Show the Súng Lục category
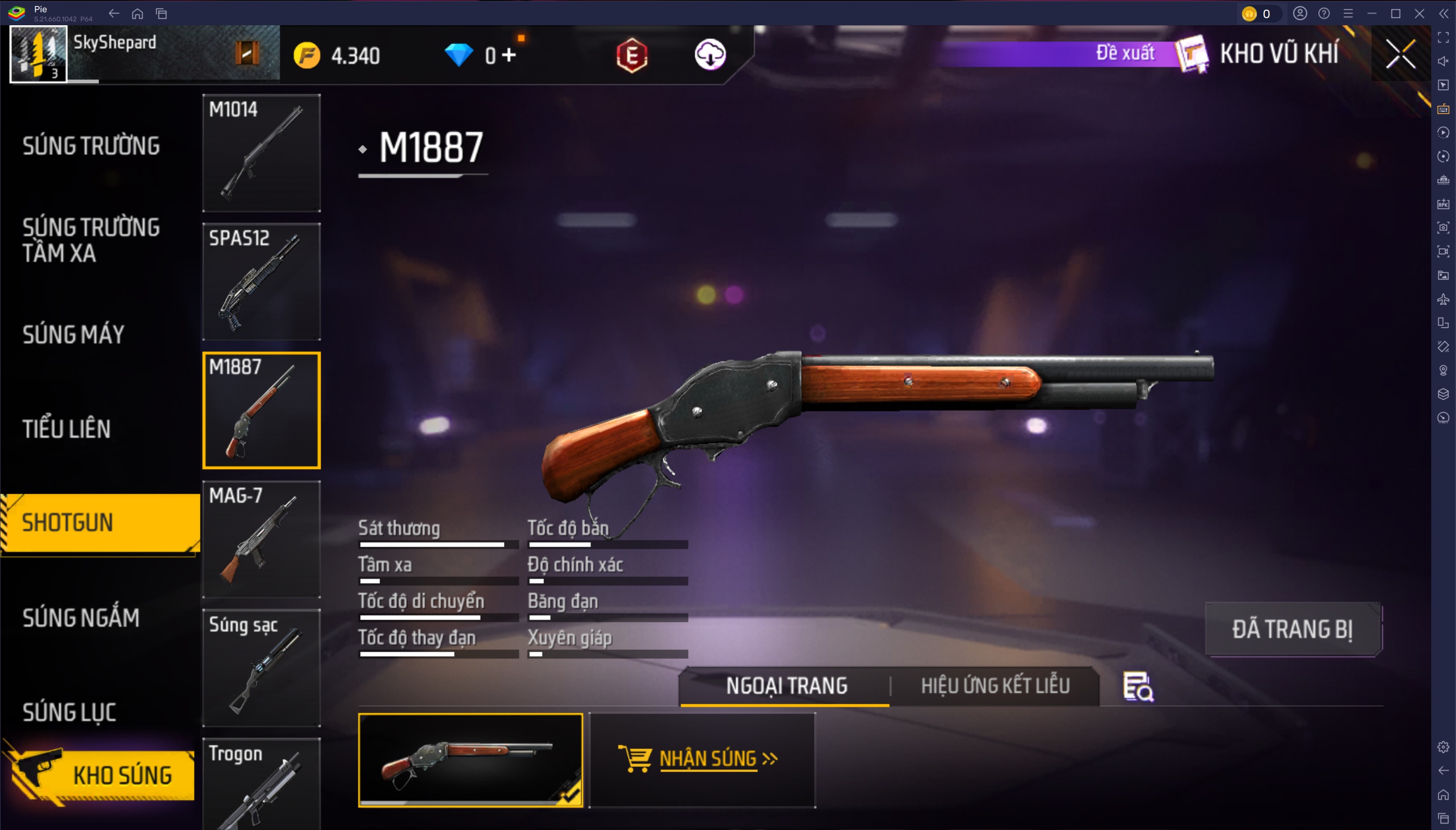The height and width of the screenshot is (830, 1456). tap(69, 712)
